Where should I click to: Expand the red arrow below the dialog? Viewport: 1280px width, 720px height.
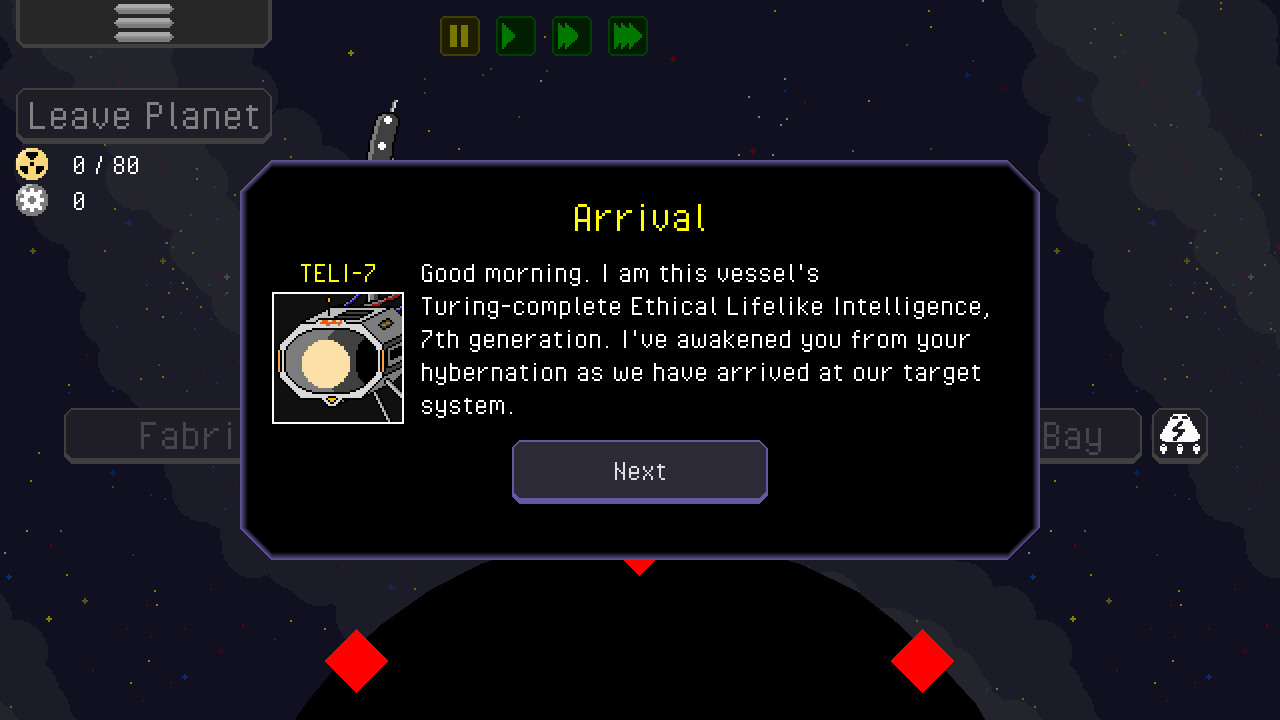(639, 566)
